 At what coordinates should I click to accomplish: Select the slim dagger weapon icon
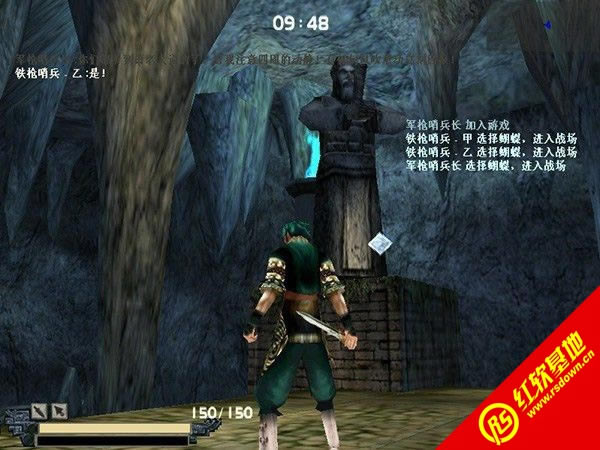click(x=39, y=411)
